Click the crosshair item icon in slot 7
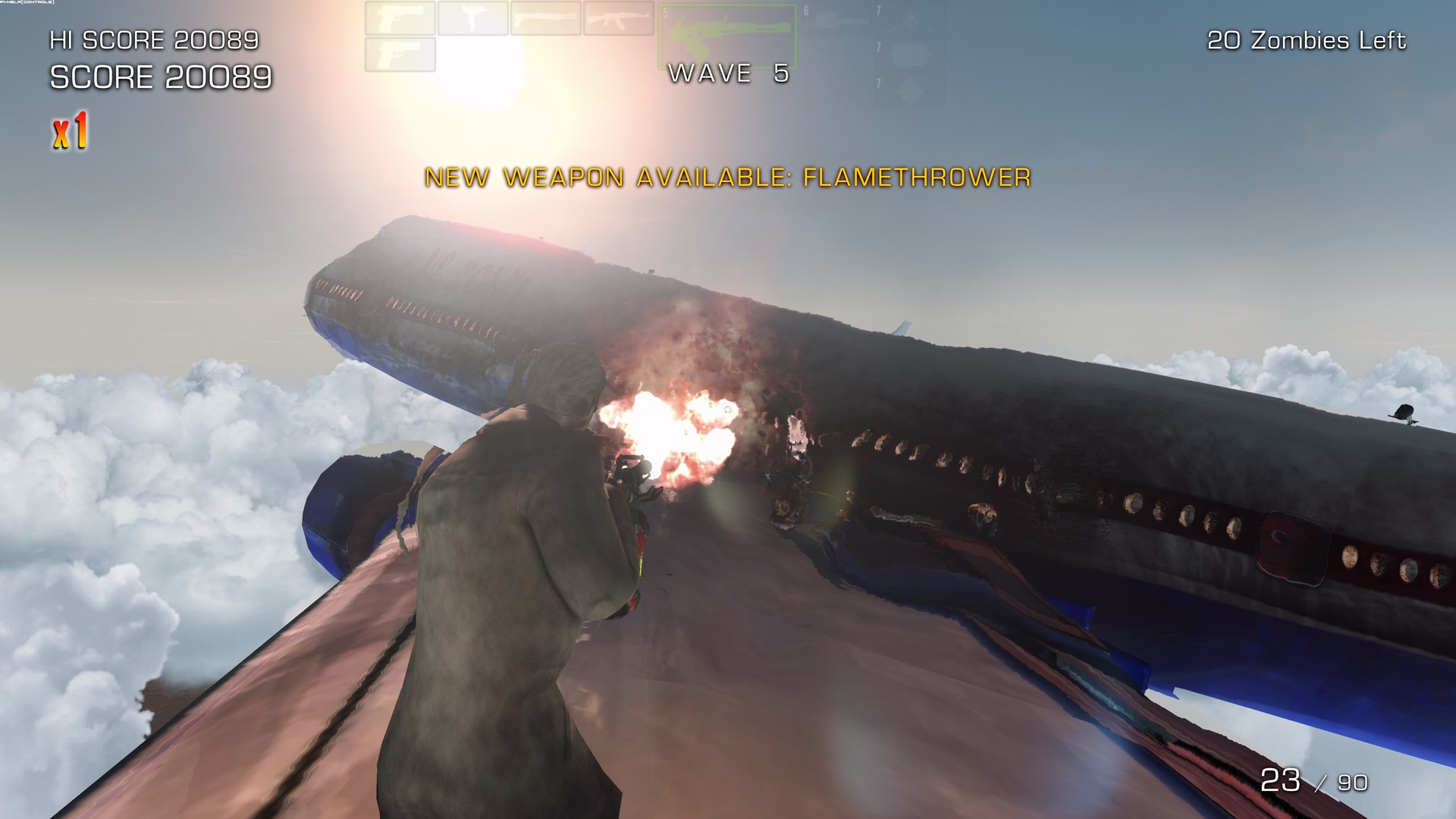The height and width of the screenshot is (819, 1456). tap(908, 17)
